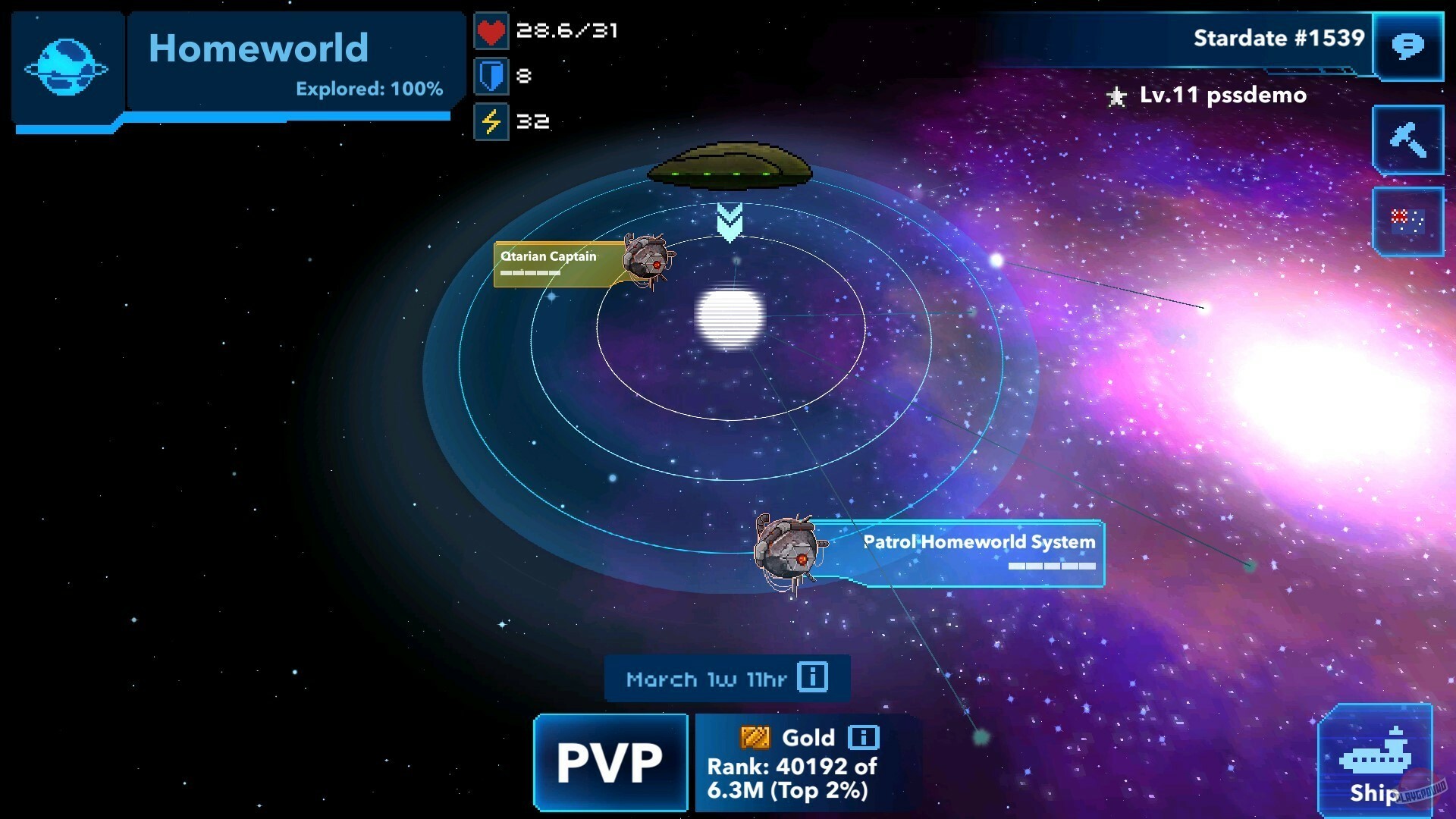
Task: Toggle the Patrol Homeworld System marker
Action: coord(978,541)
